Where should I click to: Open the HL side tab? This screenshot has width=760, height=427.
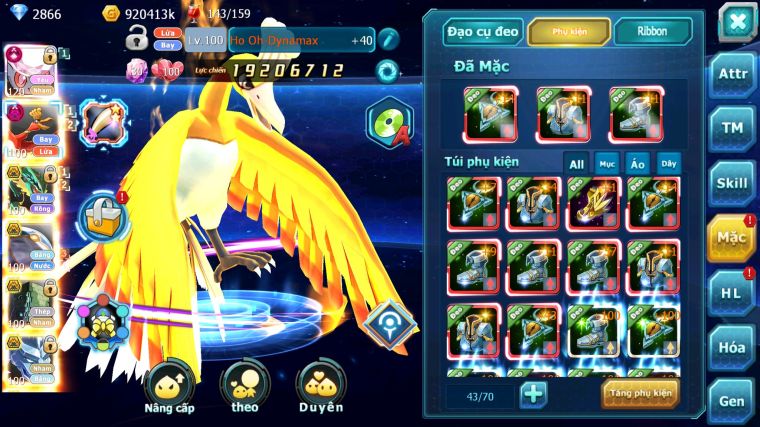pyautogui.click(x=731, y=292)
